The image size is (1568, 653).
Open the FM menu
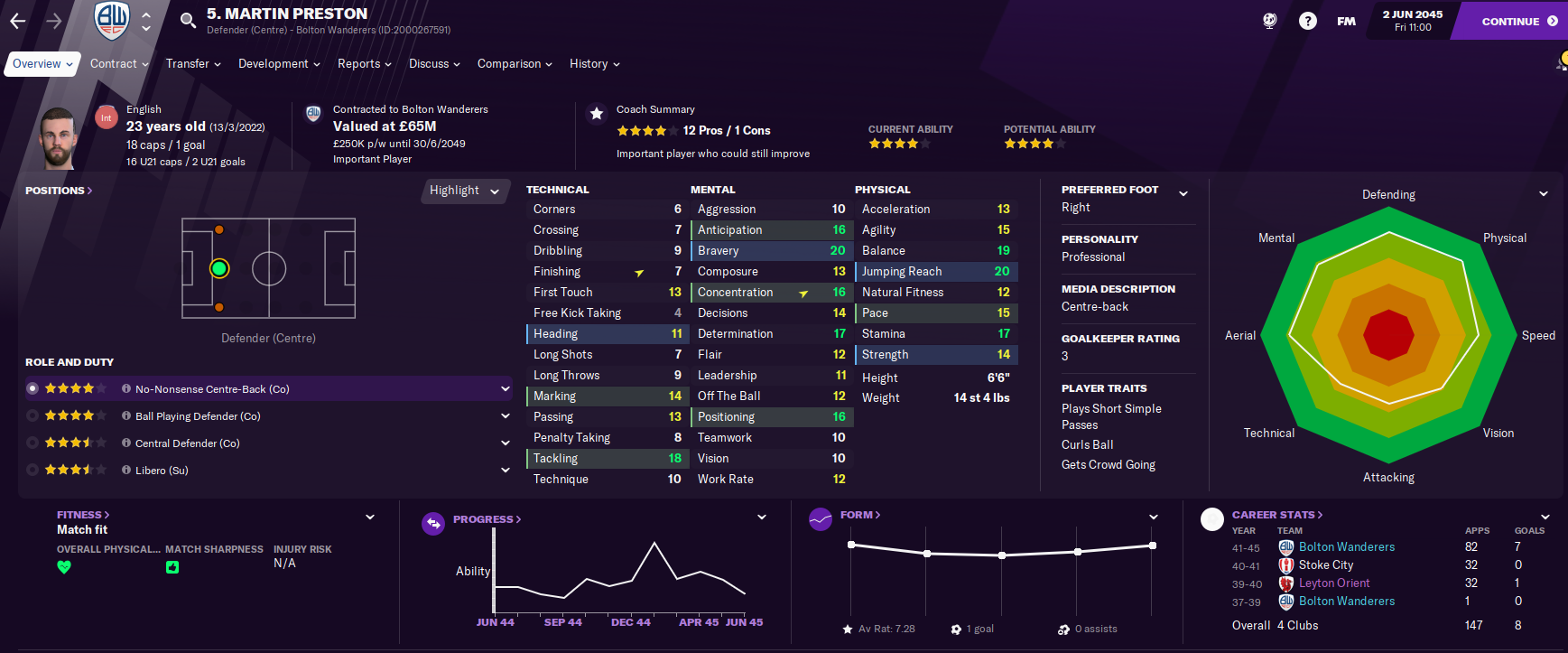(x=1346, y=21)
